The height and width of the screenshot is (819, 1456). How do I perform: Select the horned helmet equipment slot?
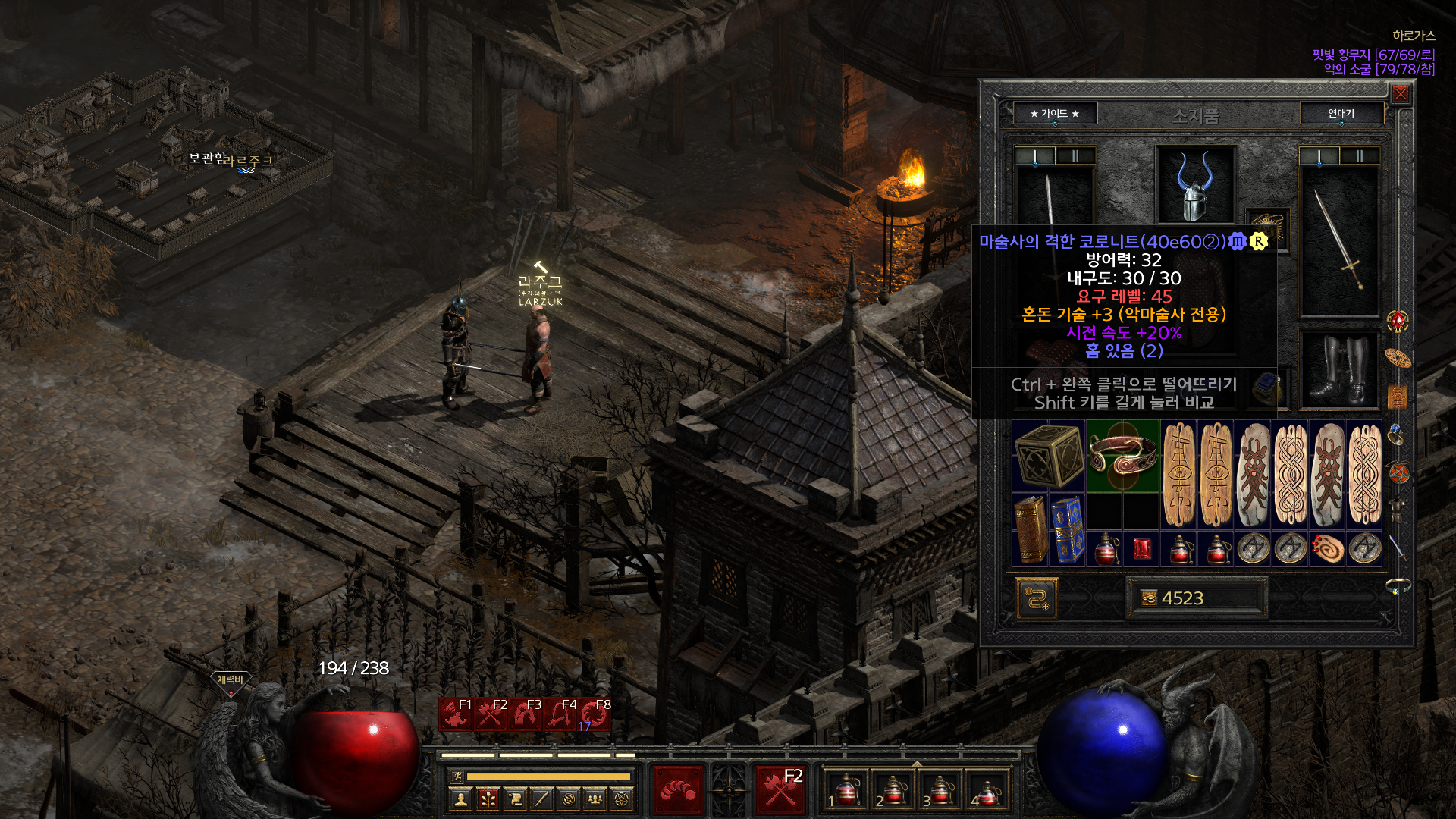click(1195, 184)
